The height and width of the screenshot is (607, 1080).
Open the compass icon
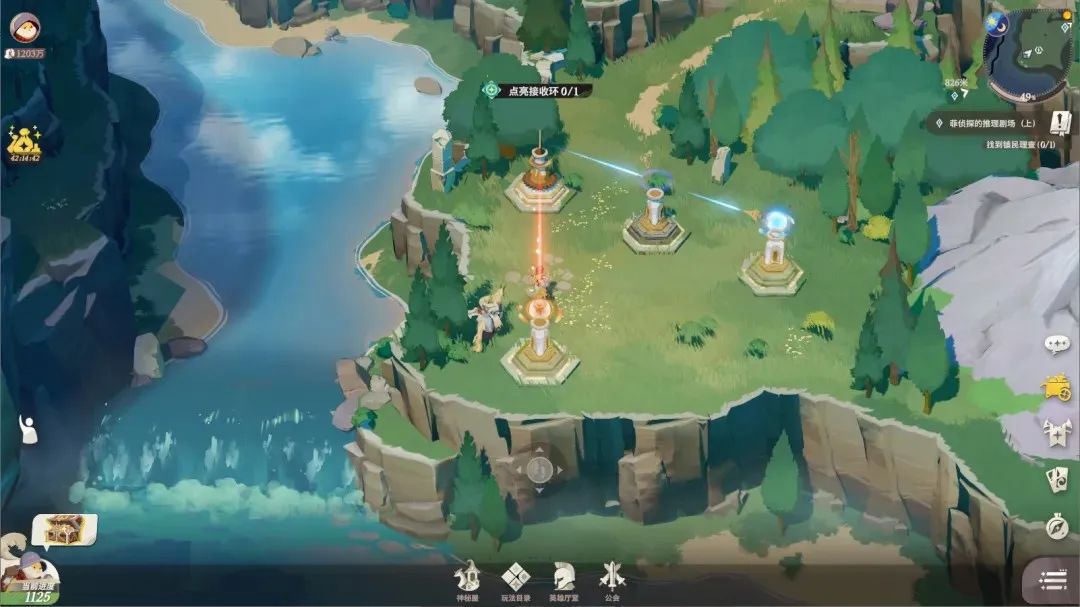pyautogui.click(x=1057, y=526)
